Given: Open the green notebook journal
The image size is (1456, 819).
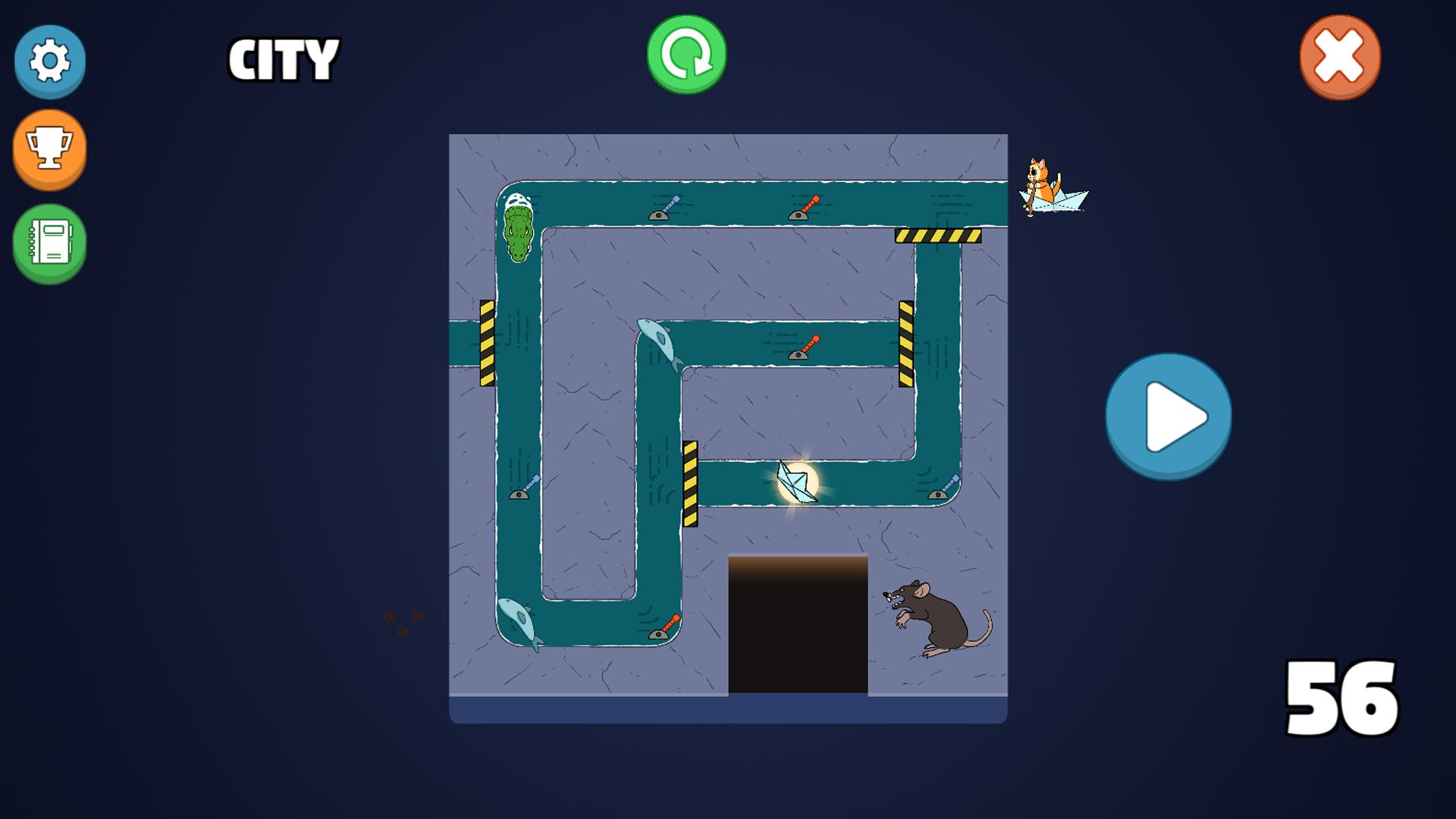Looking at the screenshot, I should (x=50, y=243).
